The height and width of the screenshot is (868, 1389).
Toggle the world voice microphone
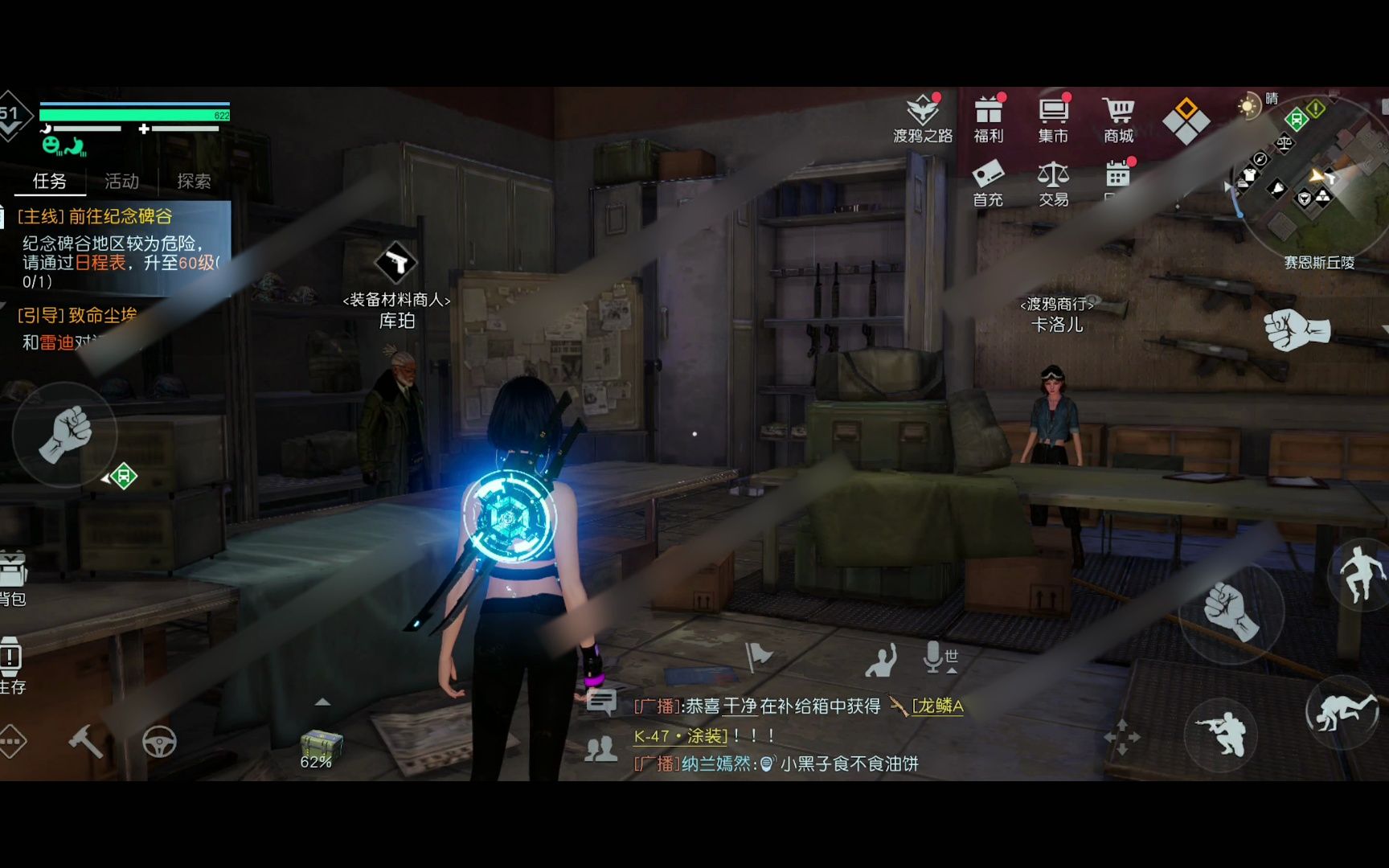pos(939,658)
